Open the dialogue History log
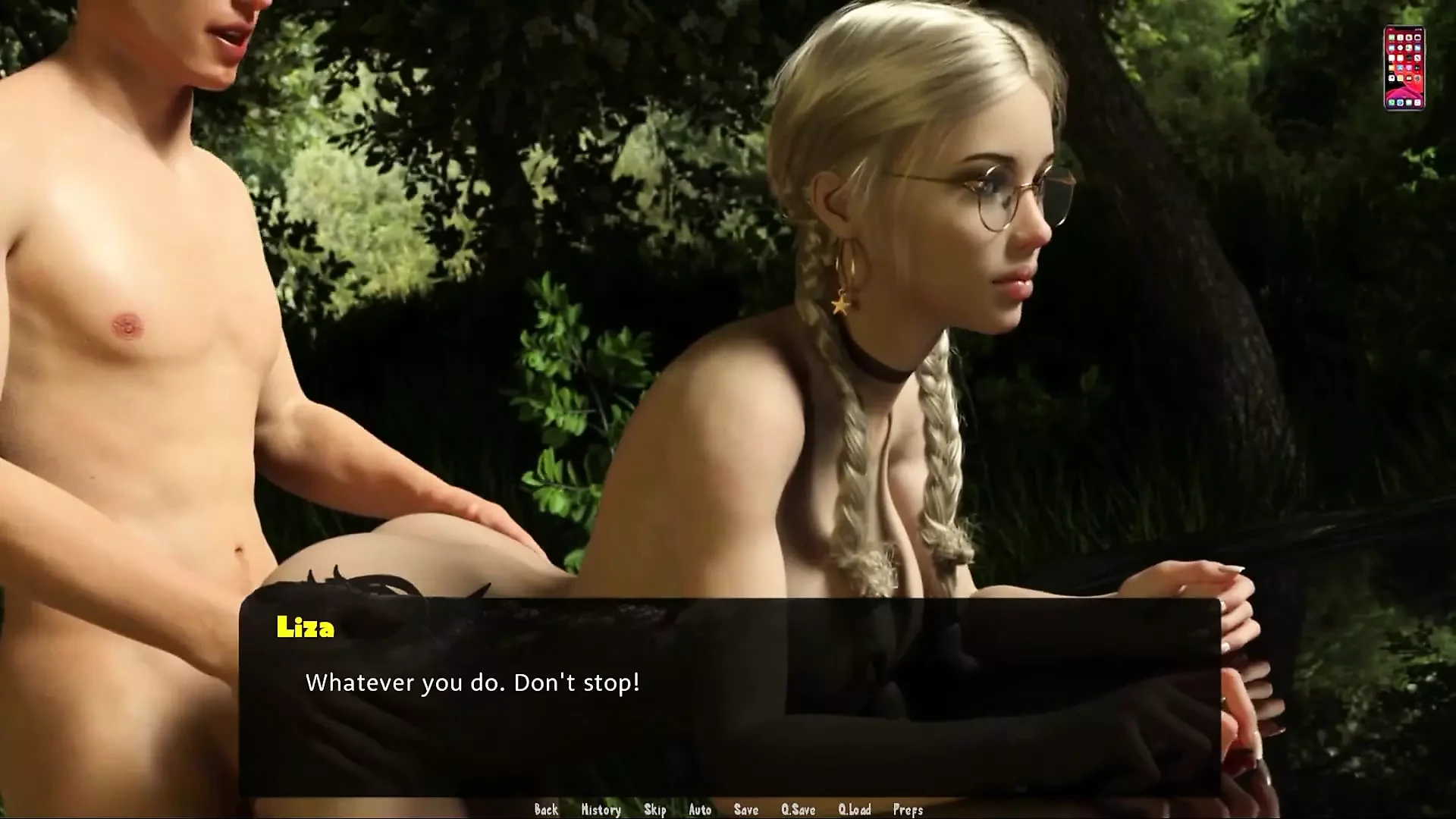This screenshot has height=819, width=1456. point(601,810)
